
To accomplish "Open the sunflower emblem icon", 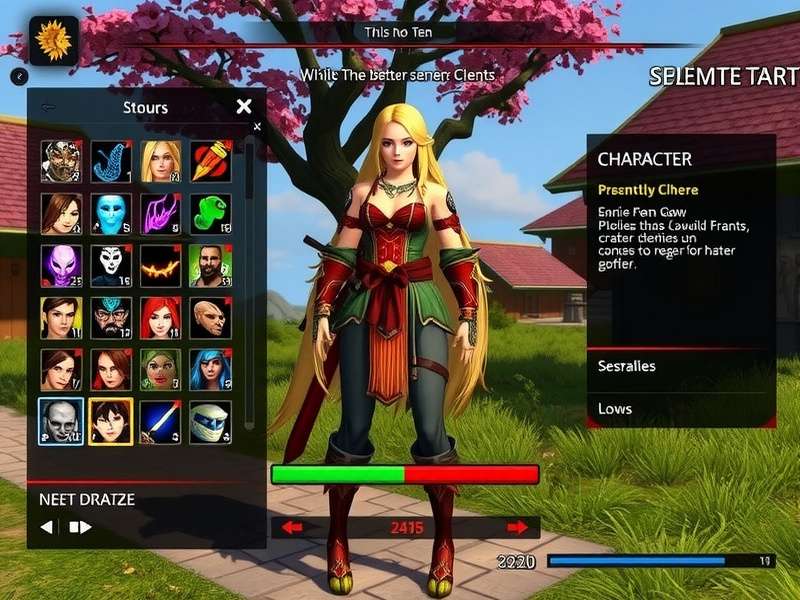I will [53, 41].
